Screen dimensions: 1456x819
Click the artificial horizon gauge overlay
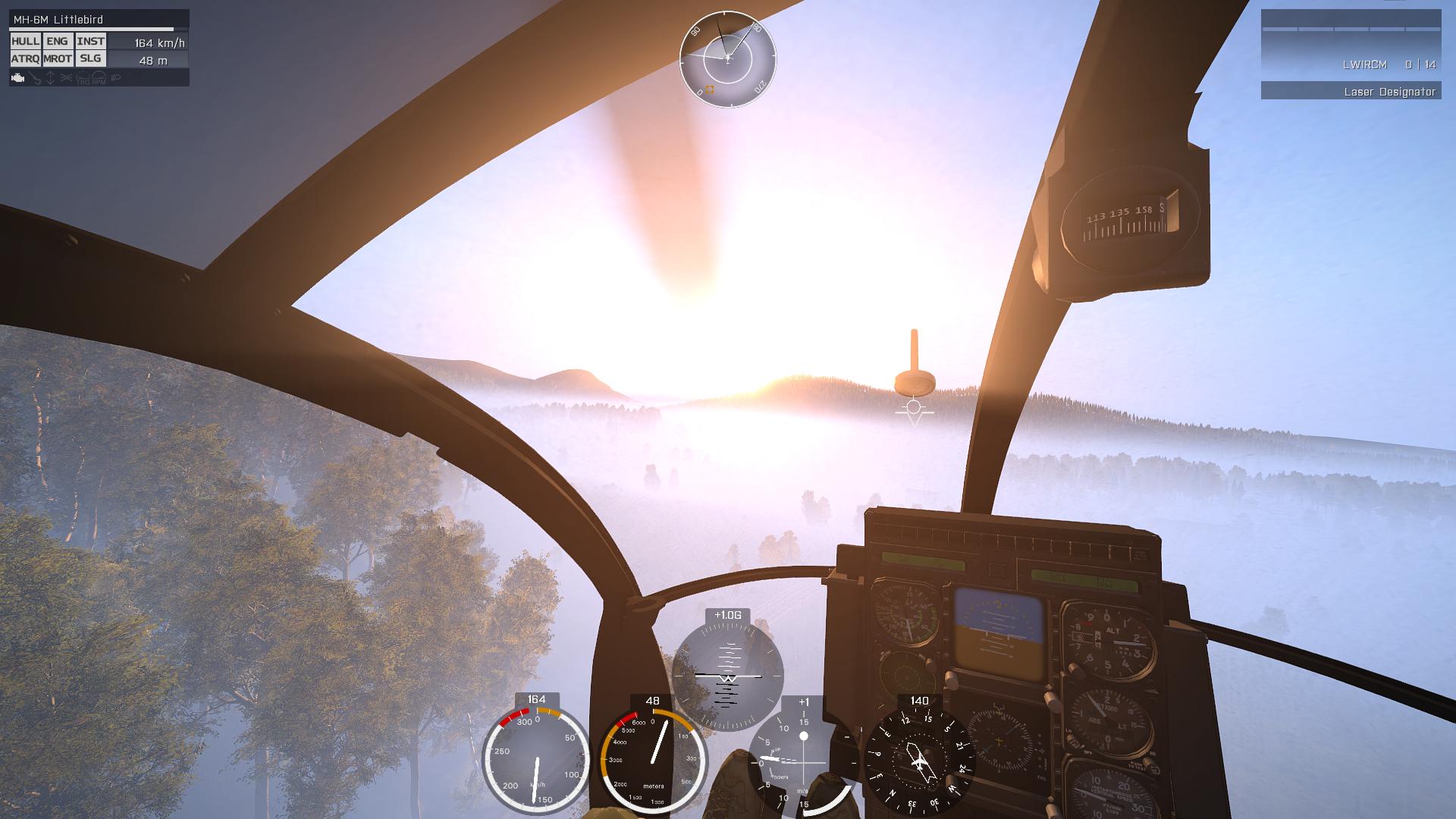click(x=727, y=675)
